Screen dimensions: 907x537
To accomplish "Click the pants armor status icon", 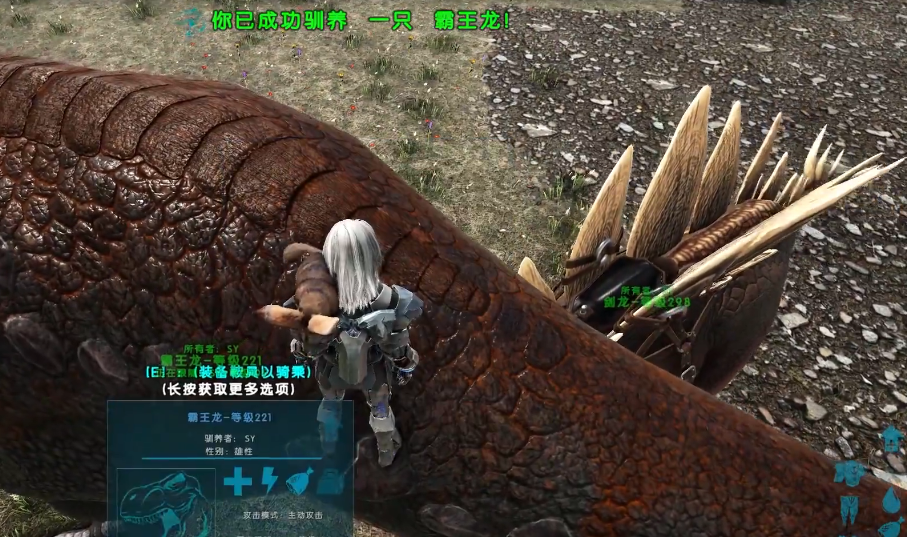I will tap(850, 507).
